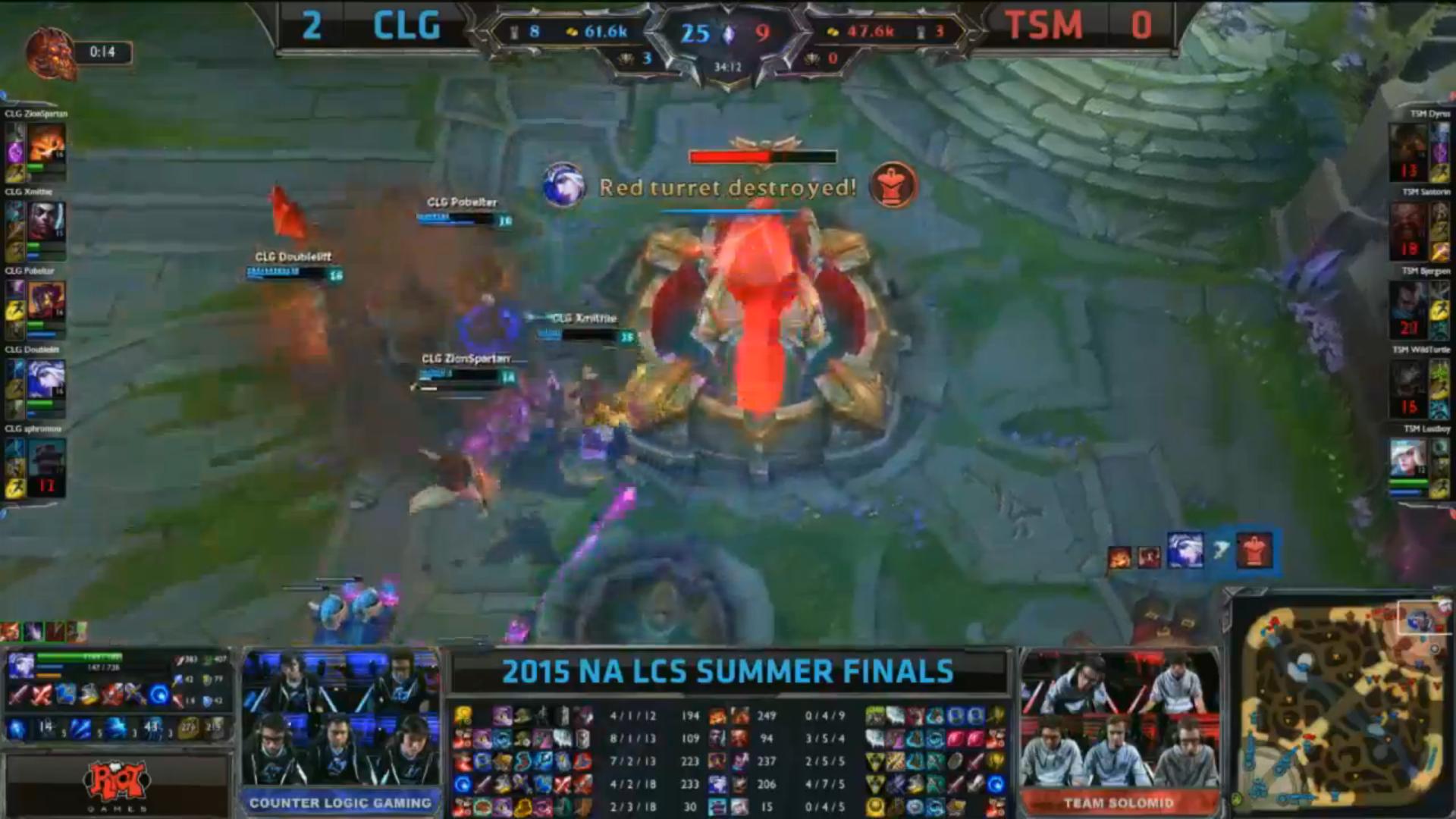Viewport: 1456px width, 819px height.
Task: Select CLG ZionSpartan's champion portrait
Action: (x=47, y=144)
